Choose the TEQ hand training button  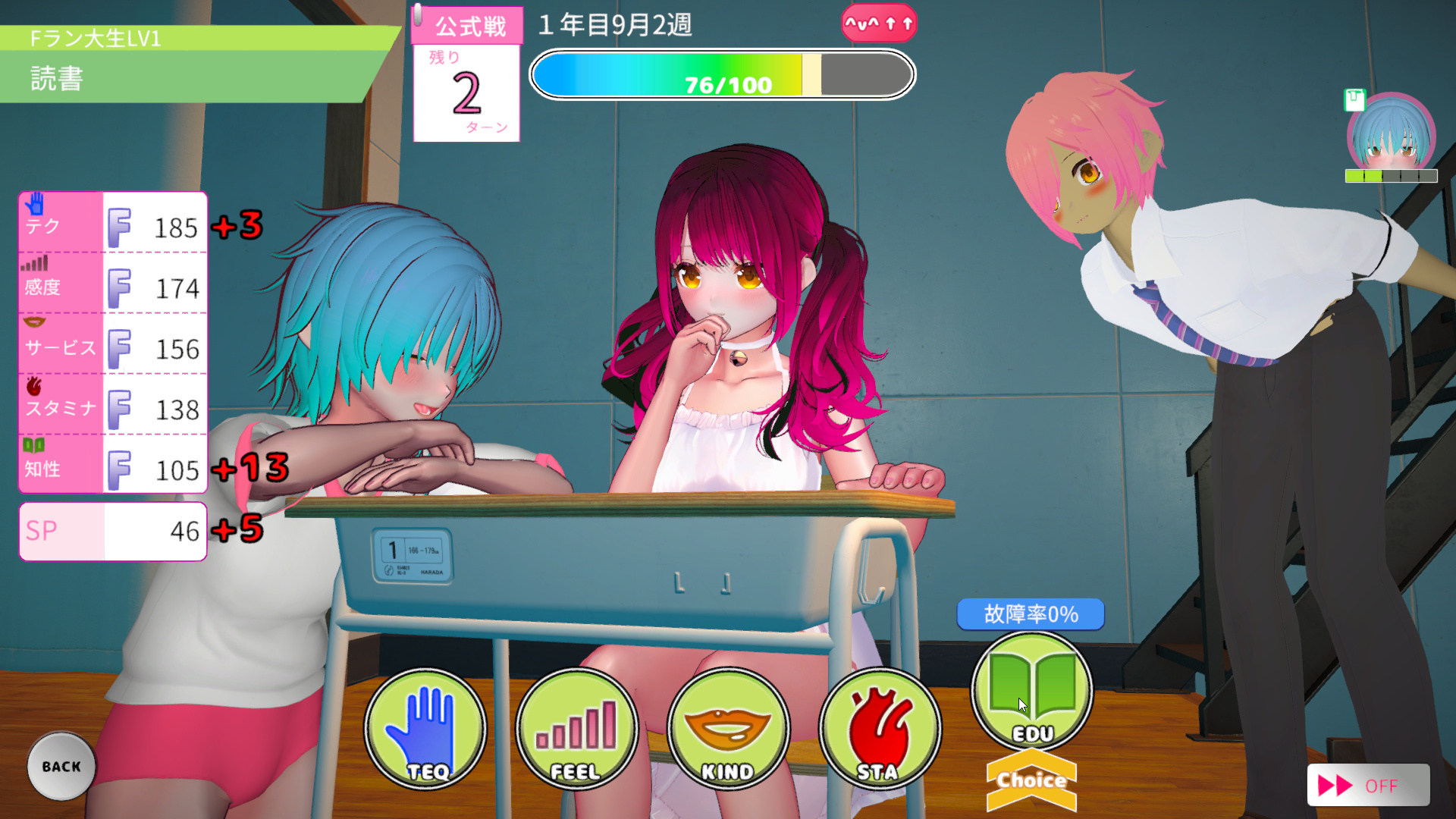coord(425,730)
